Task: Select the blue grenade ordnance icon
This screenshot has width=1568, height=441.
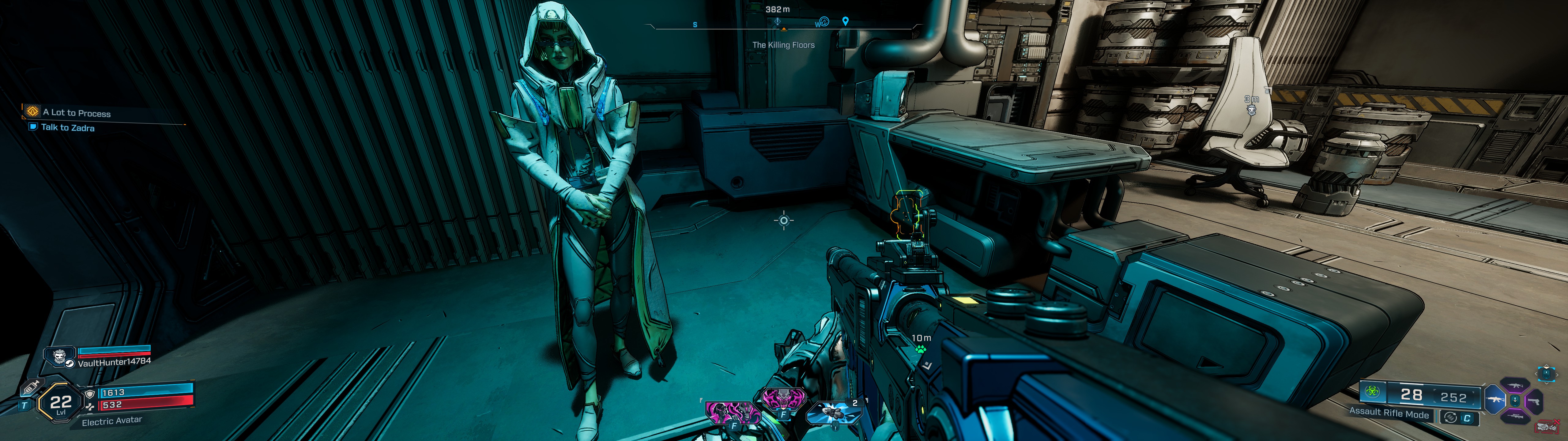Action: (833, 413)
